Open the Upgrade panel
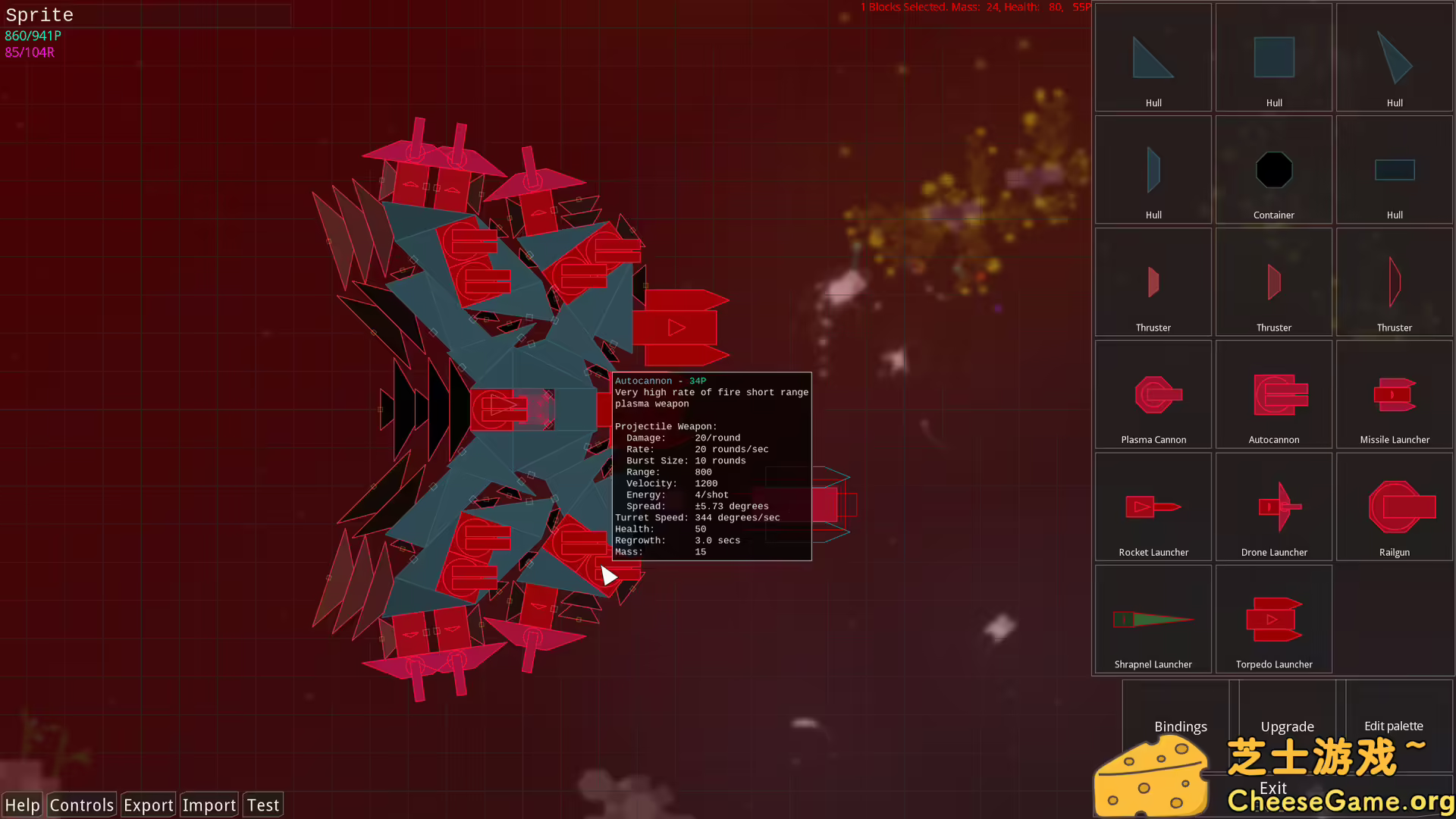 [1287, 726]
